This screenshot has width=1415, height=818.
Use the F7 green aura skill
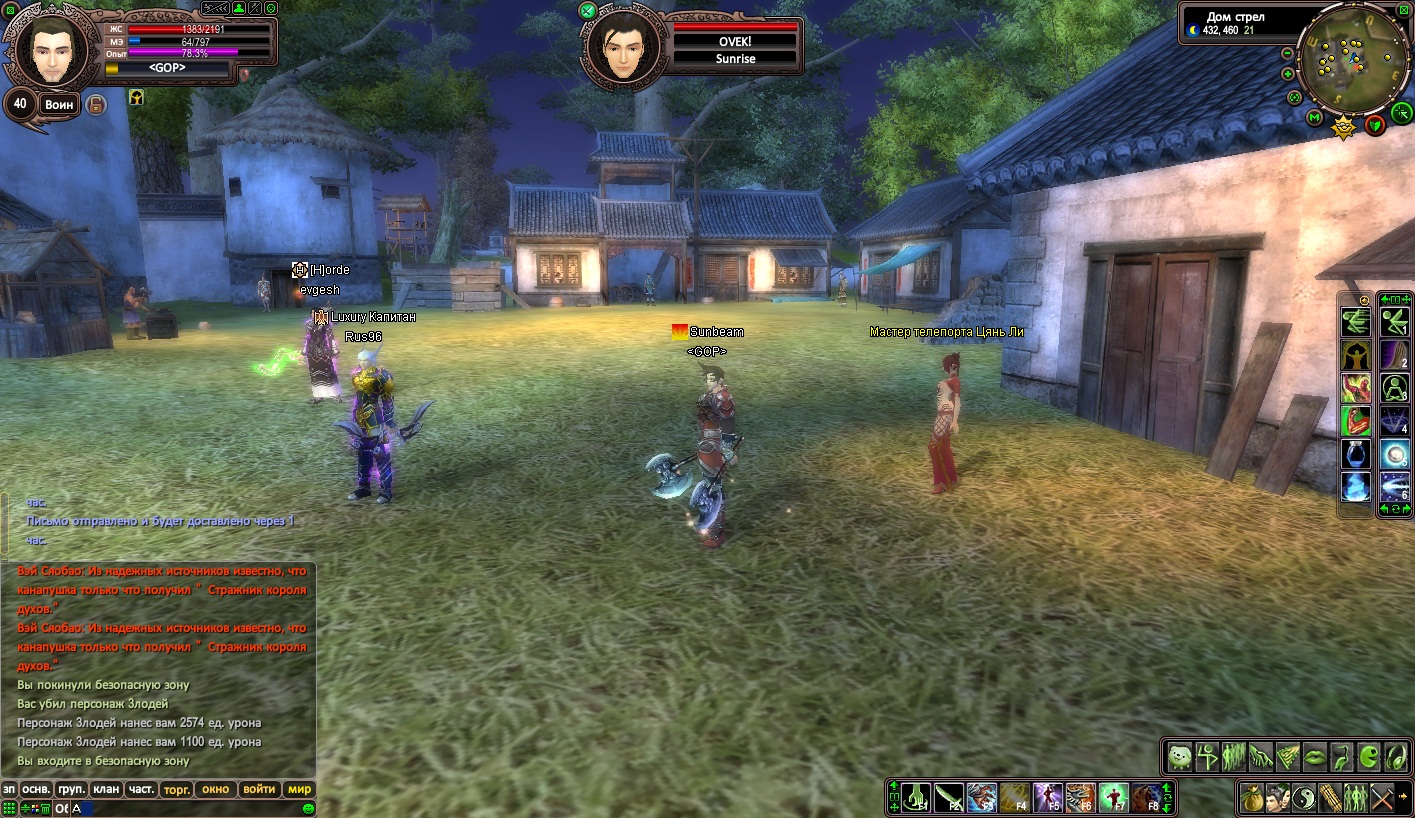point(1114,798)
